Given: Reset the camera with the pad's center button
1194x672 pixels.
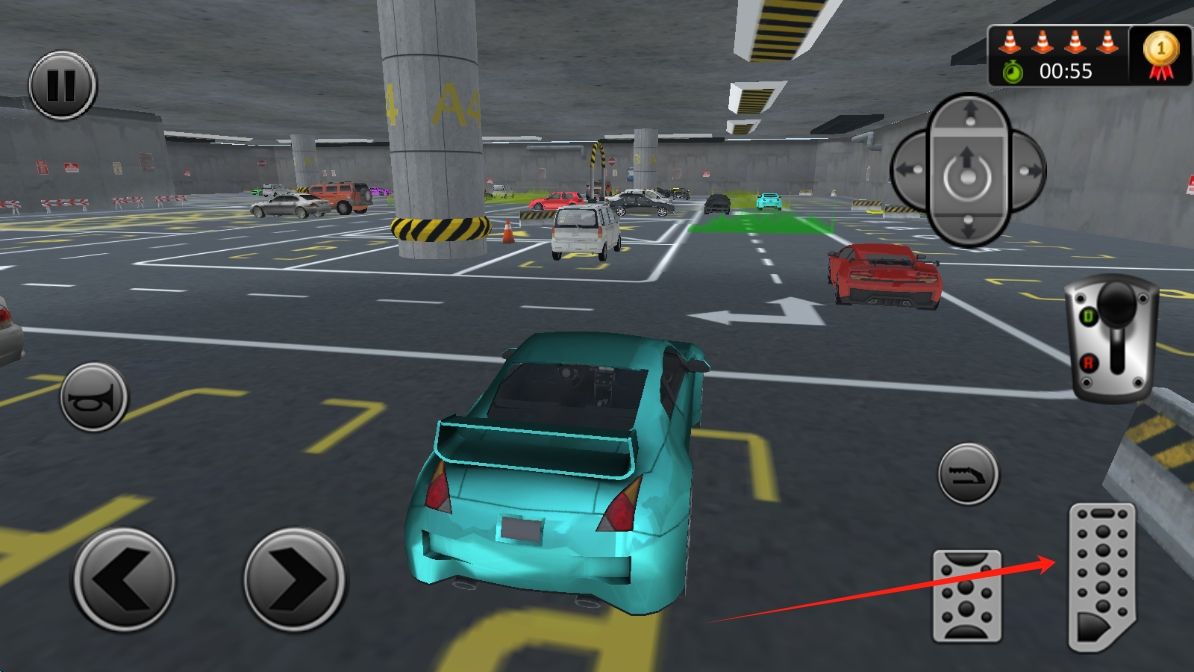Looking at the screenshot, I should coord(968,175).
